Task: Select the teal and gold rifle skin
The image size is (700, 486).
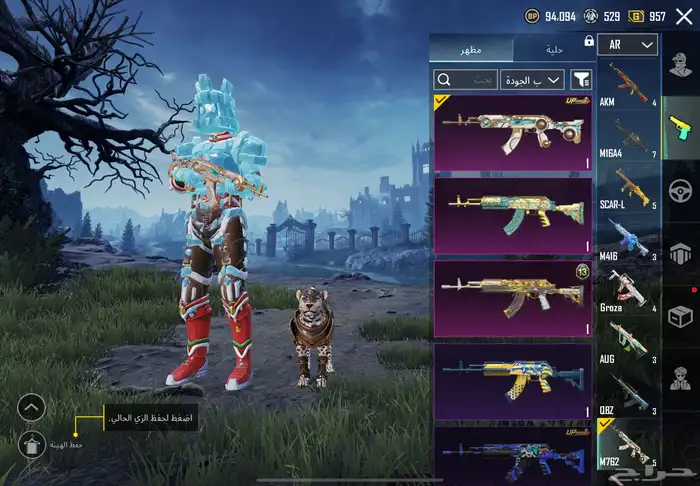Action: (x=513, y=214)
